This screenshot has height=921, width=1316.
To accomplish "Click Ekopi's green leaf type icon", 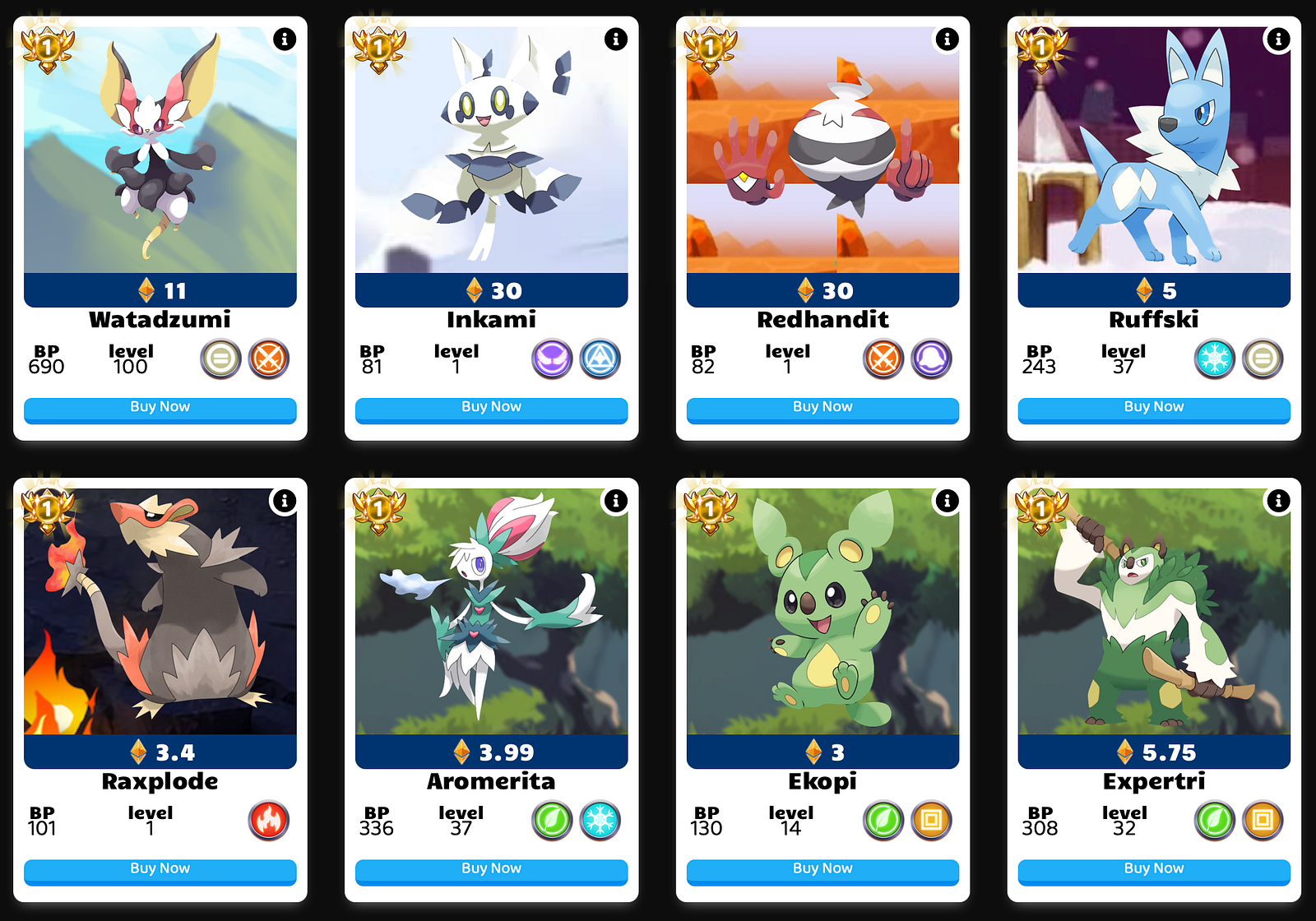I will coord(883,821).
